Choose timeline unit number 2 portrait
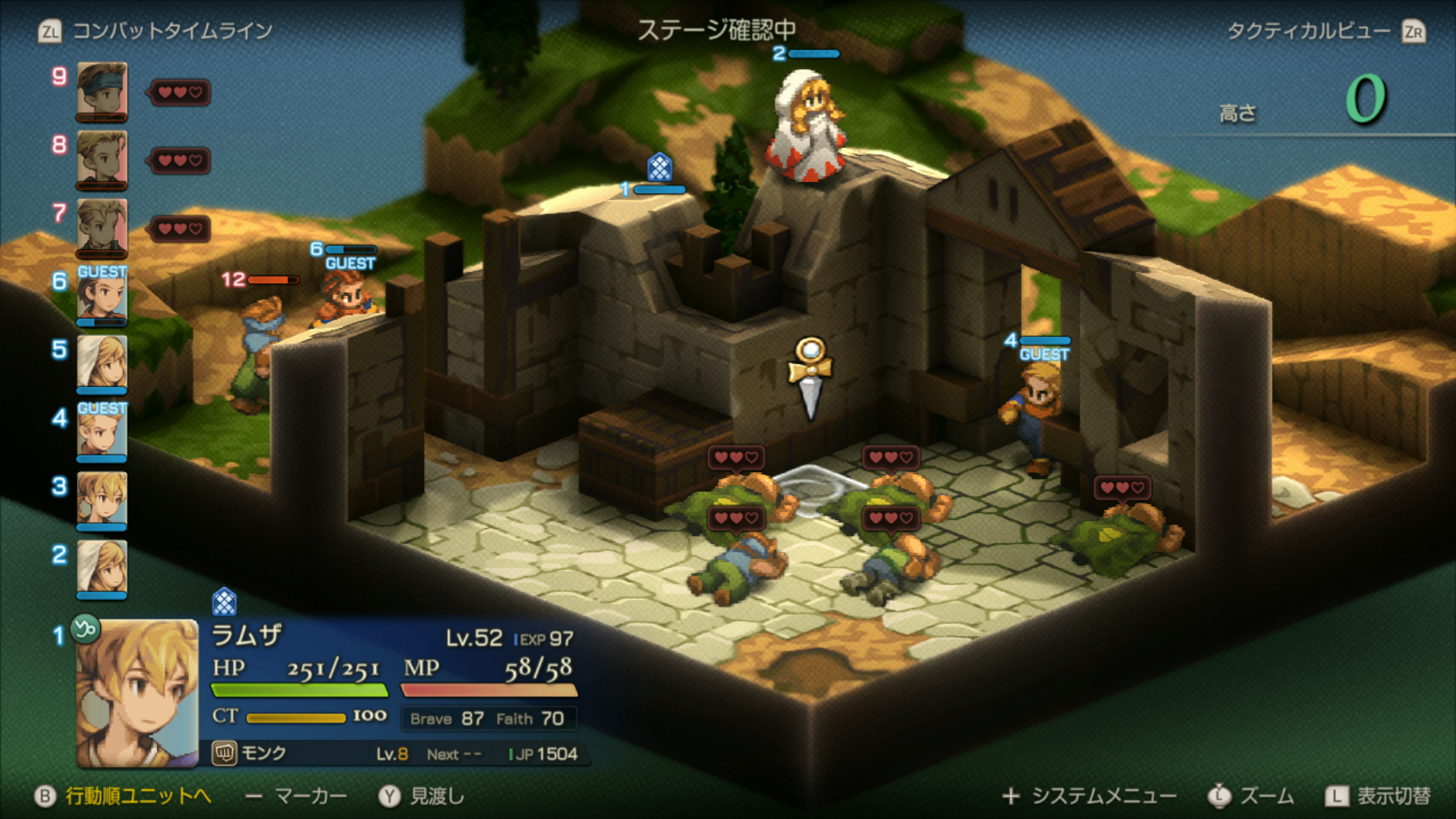Image resolution: width=1456 pixels, height=819 pixels. 102,568
